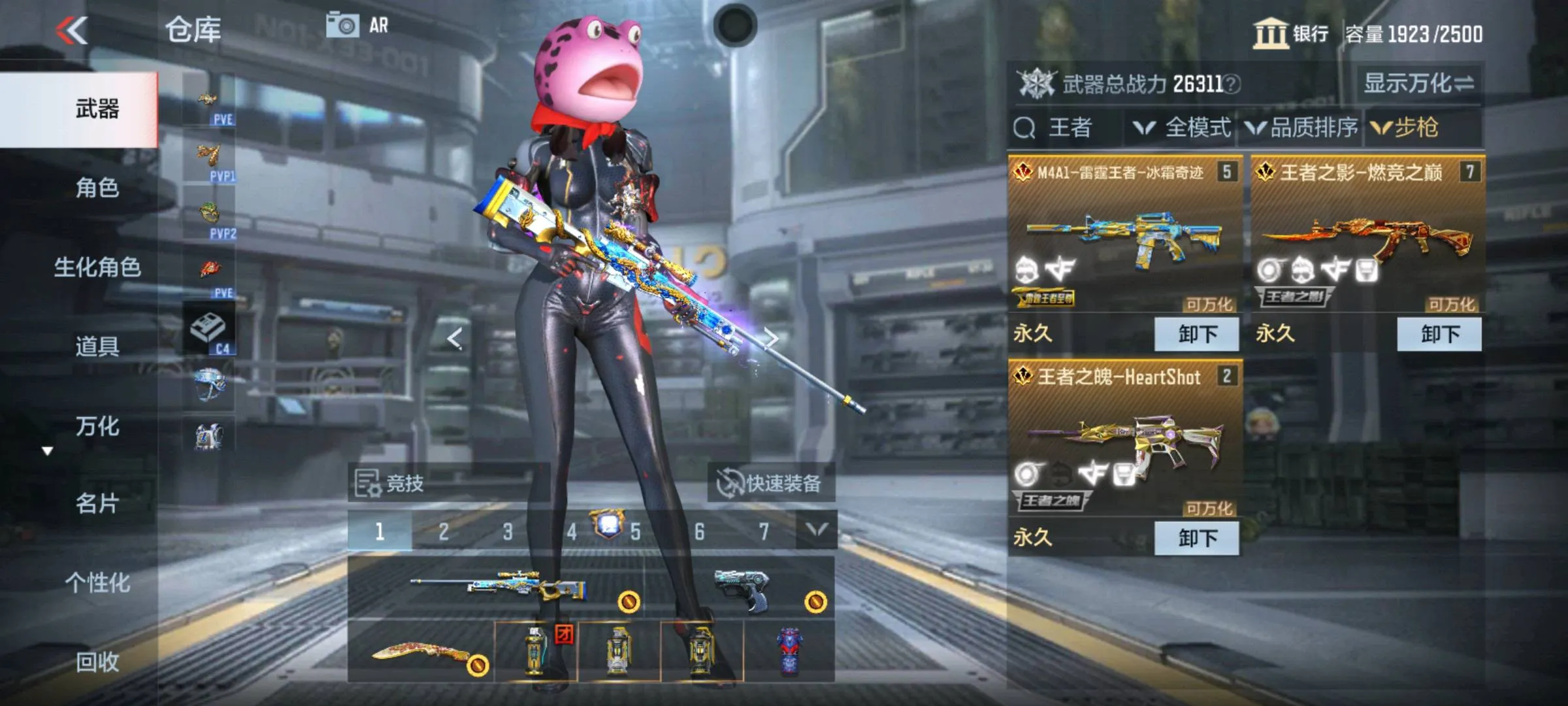
Task: Show the 名片 name card tab
Action: point(97,504)
